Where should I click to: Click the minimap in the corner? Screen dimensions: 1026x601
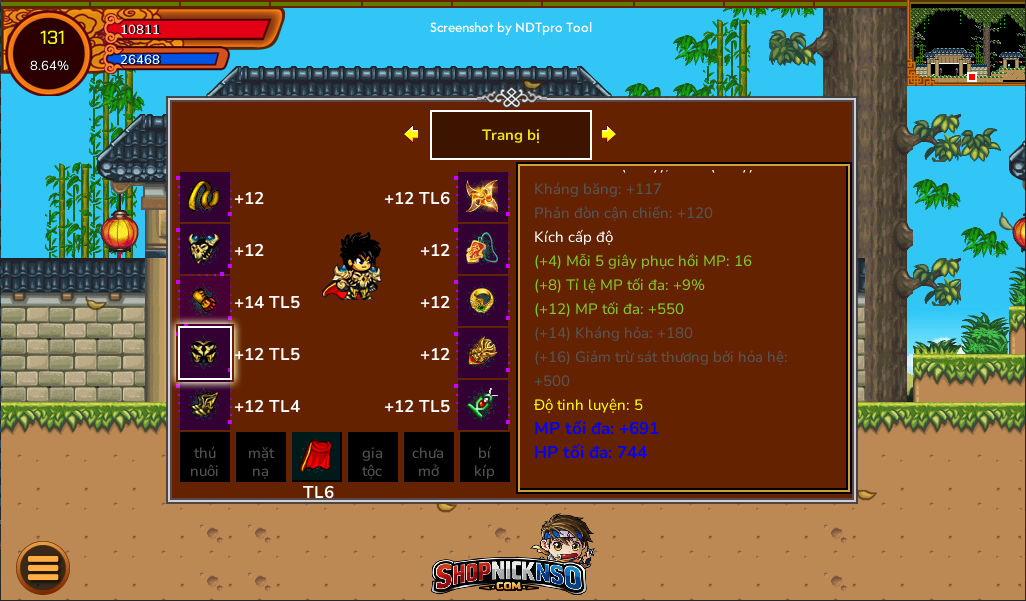(966, 43)
